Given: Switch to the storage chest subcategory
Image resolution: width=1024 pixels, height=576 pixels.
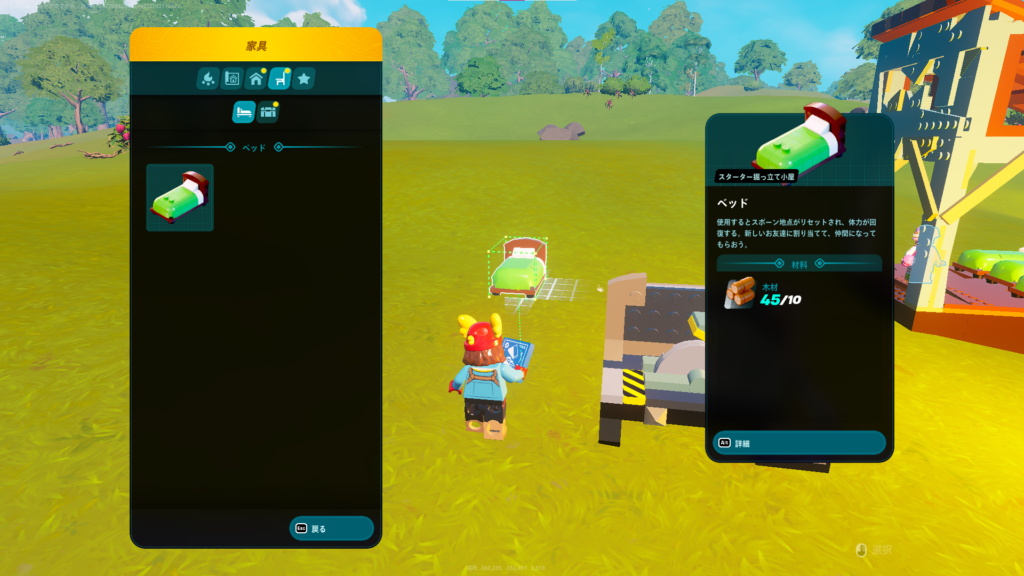Looking at the screenshot, I should tap(268, 112).
